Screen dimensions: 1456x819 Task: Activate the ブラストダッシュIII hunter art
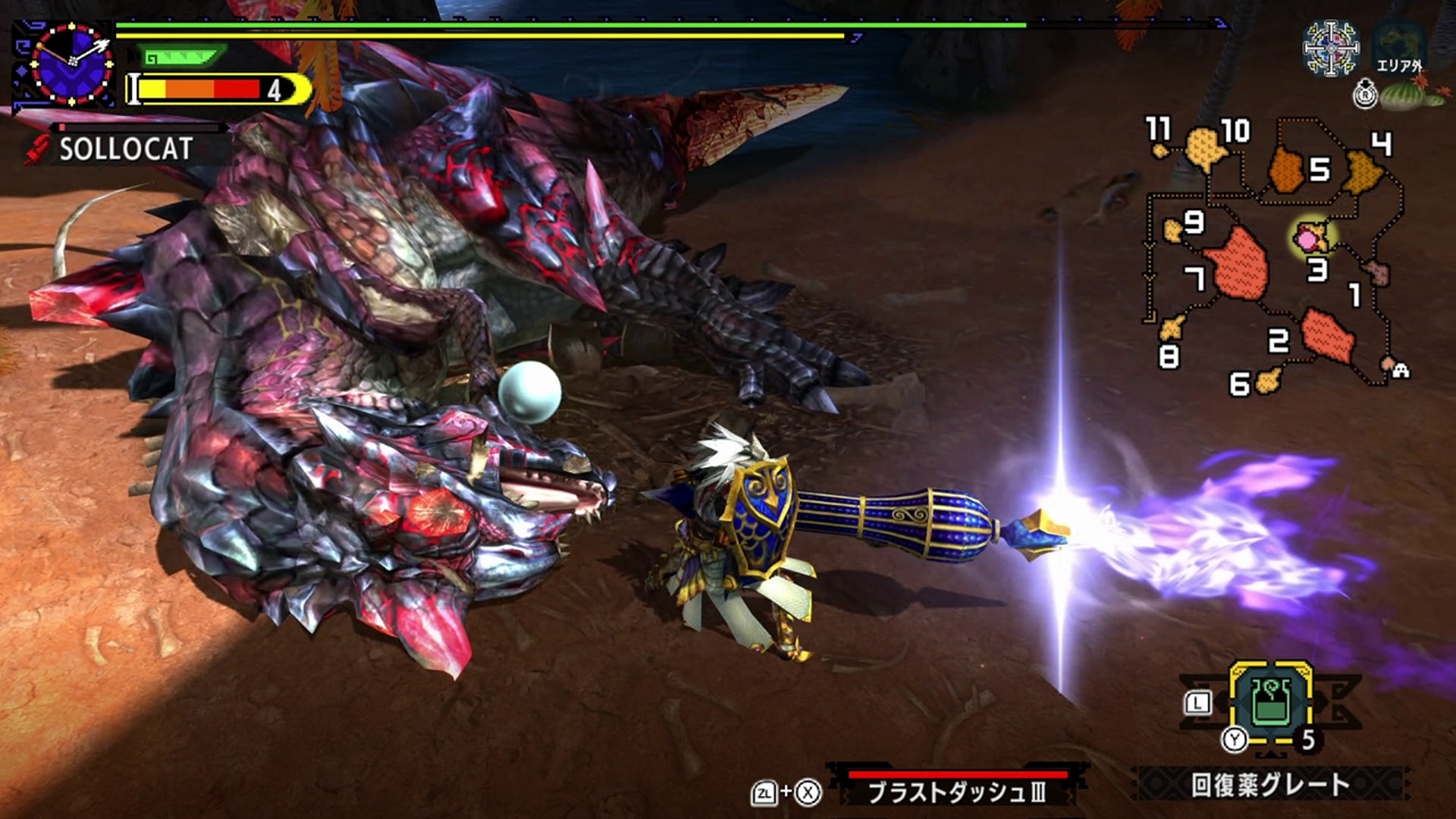pos(957,791)
